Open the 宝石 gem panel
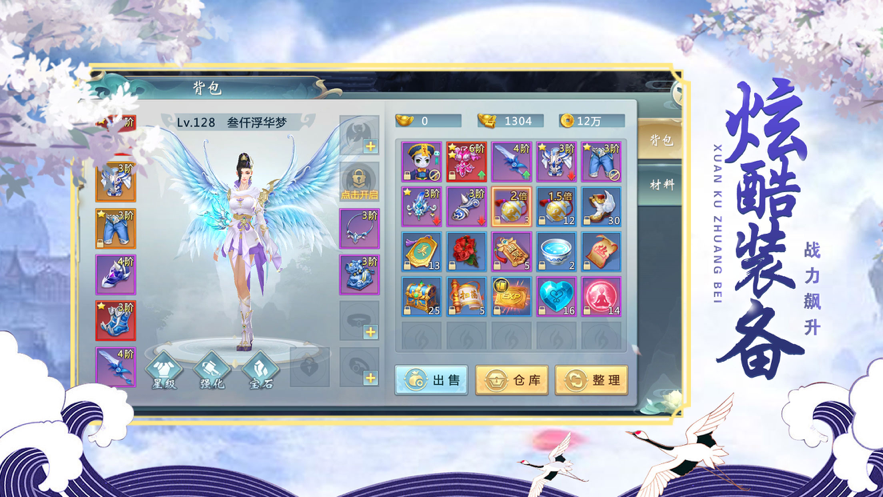Screen dimensions: 883x497 click(x=260, y=368)
